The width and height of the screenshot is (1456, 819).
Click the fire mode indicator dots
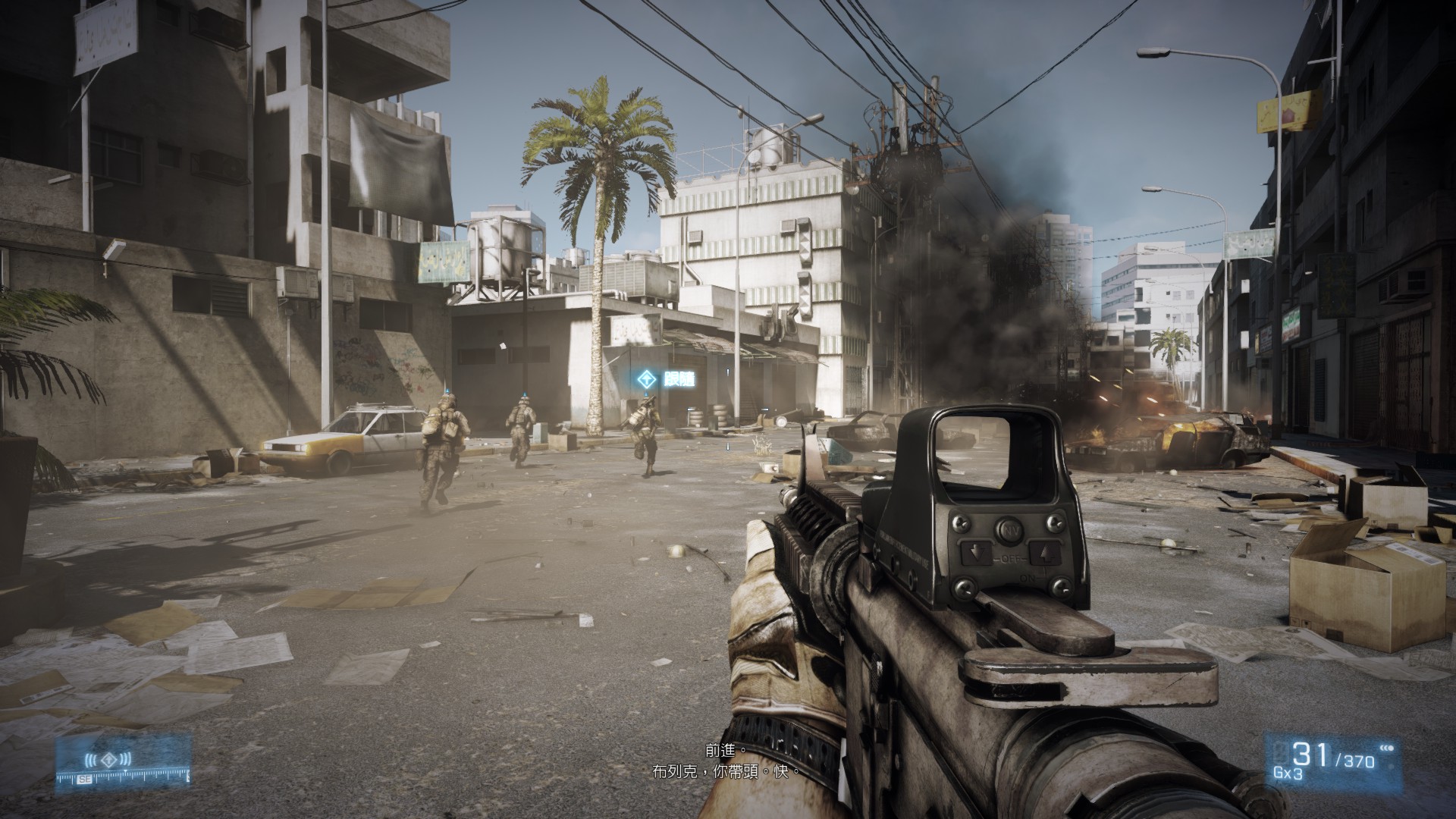click(x=1387, y=749)
